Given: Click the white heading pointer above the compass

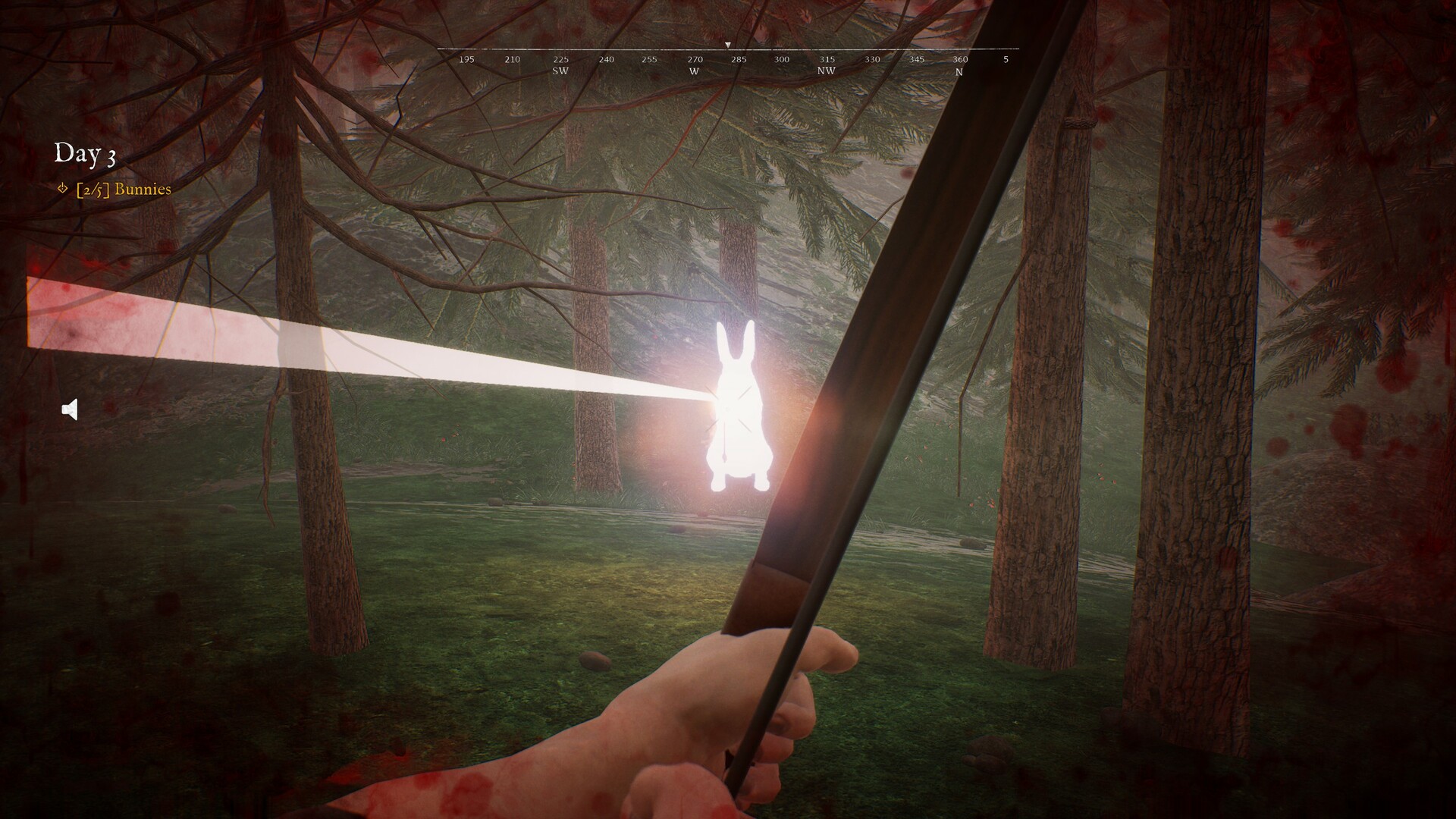Looking at the screenshot, I should pos(726,43).
